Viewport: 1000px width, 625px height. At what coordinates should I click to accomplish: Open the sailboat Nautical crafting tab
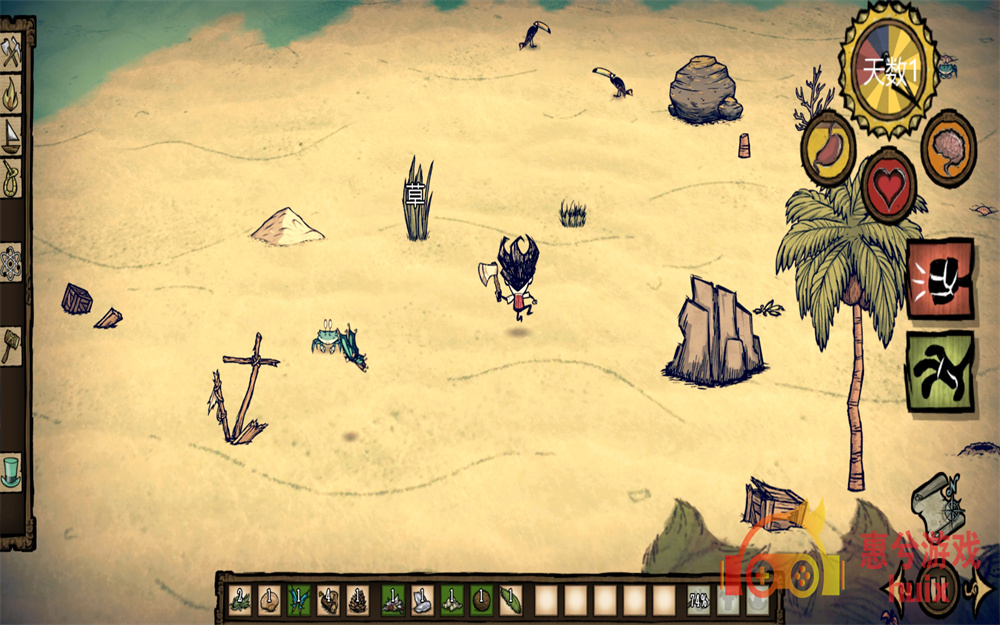tap(11, 135)
